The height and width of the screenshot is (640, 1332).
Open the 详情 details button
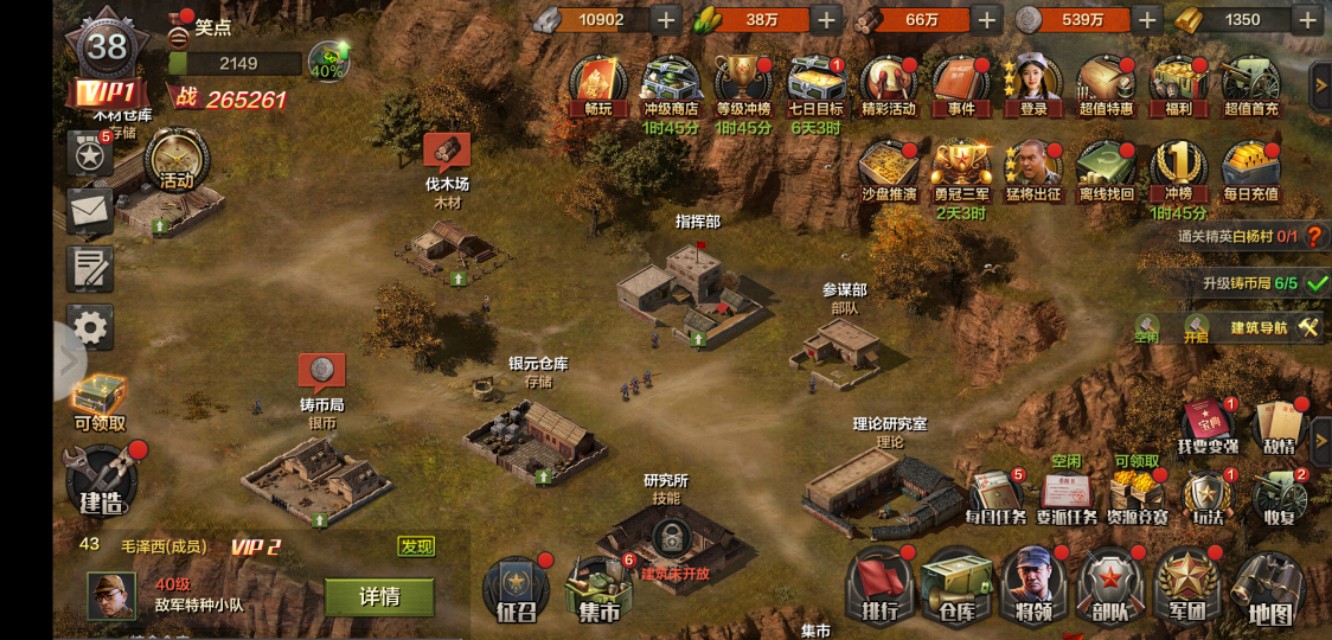379,597
